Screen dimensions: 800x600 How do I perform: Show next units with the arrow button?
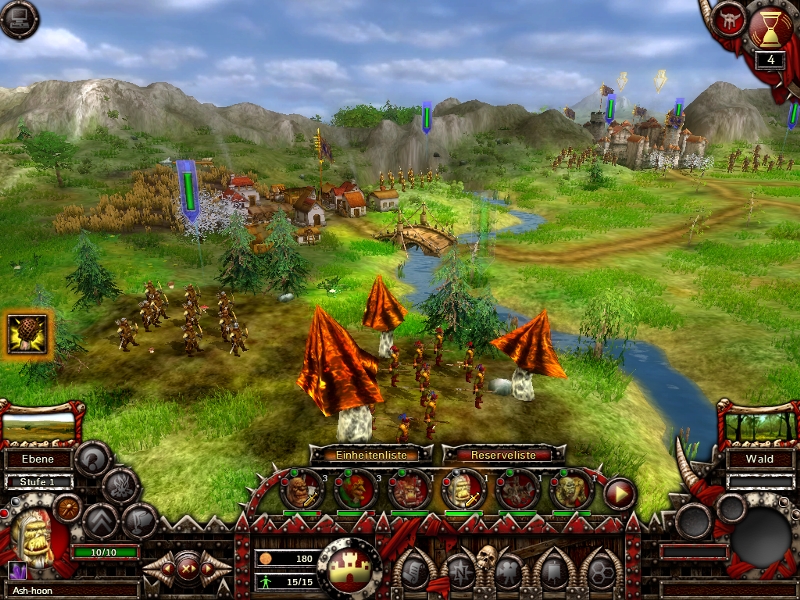coord(620,492)
